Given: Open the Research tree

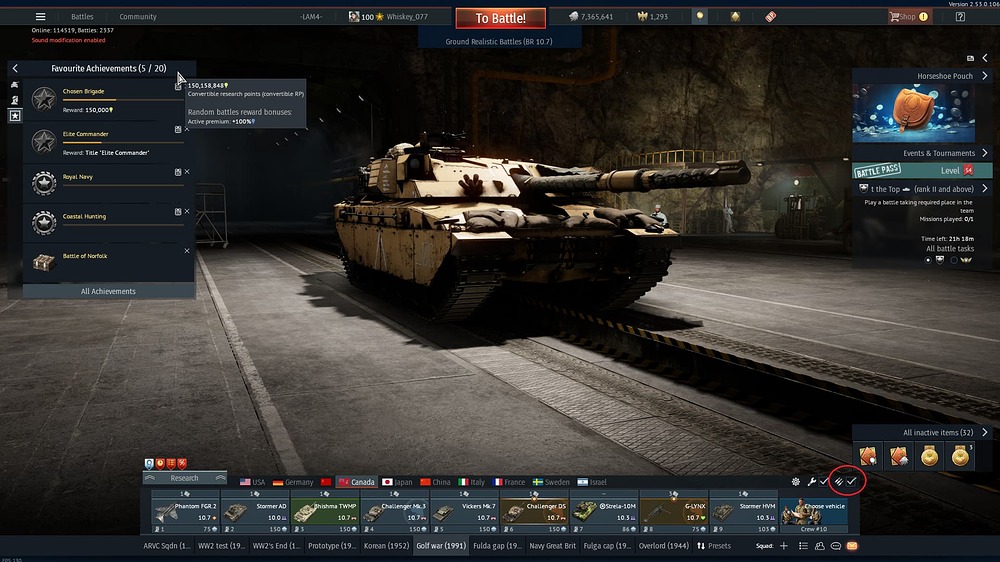Looking at the screenshot, I should click(184, 478).
